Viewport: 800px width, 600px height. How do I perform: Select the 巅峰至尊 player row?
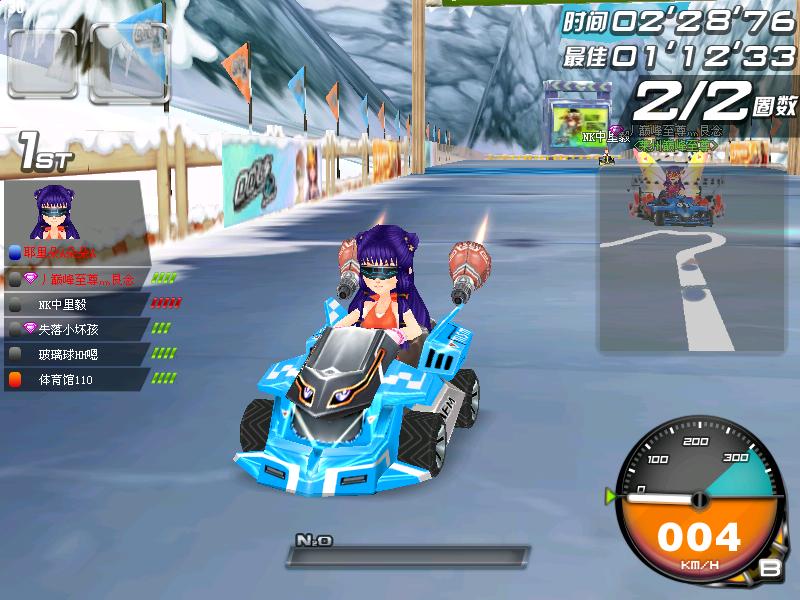[x=78, y=279]
